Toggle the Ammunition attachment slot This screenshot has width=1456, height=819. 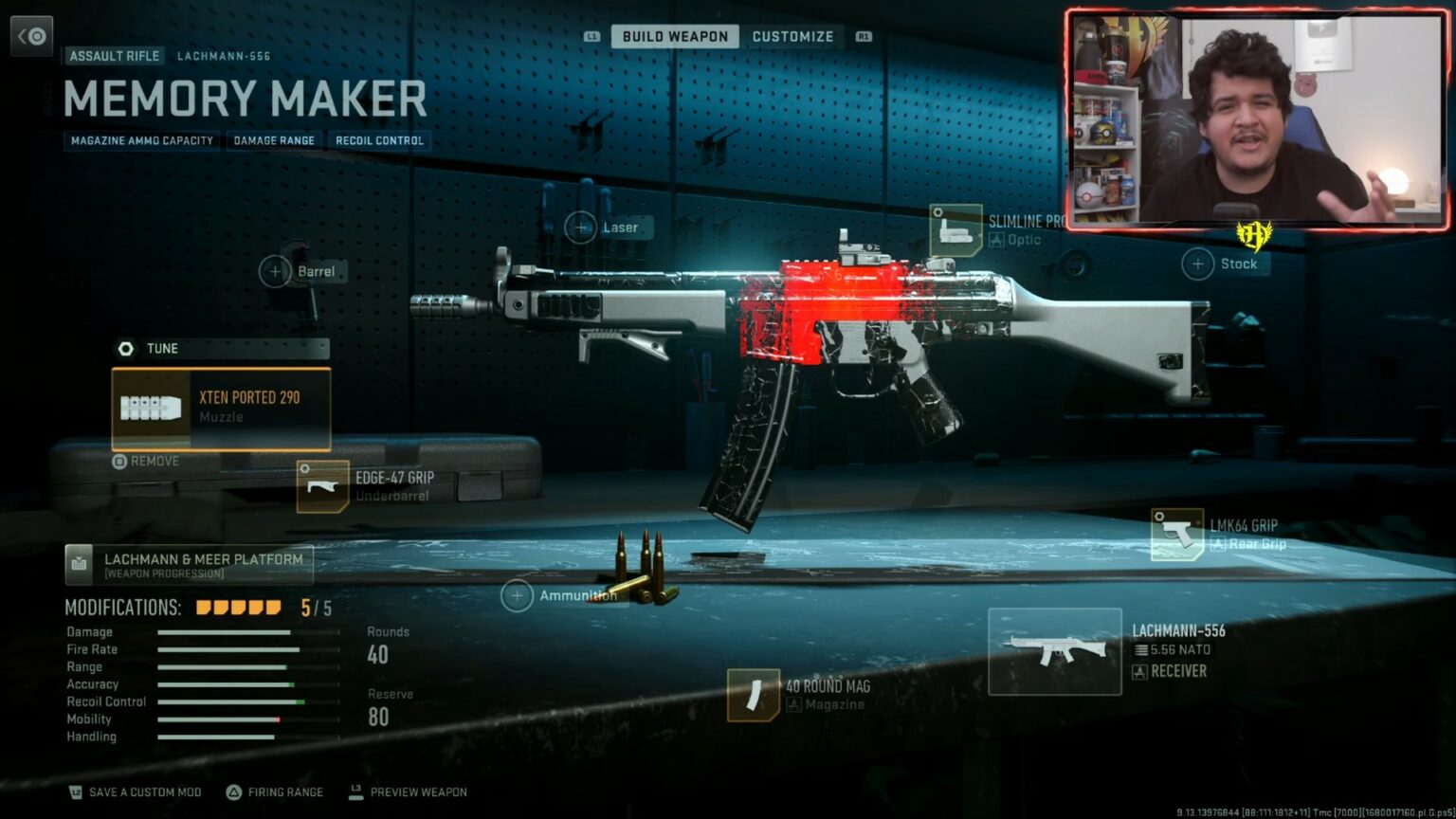[518, 595]
